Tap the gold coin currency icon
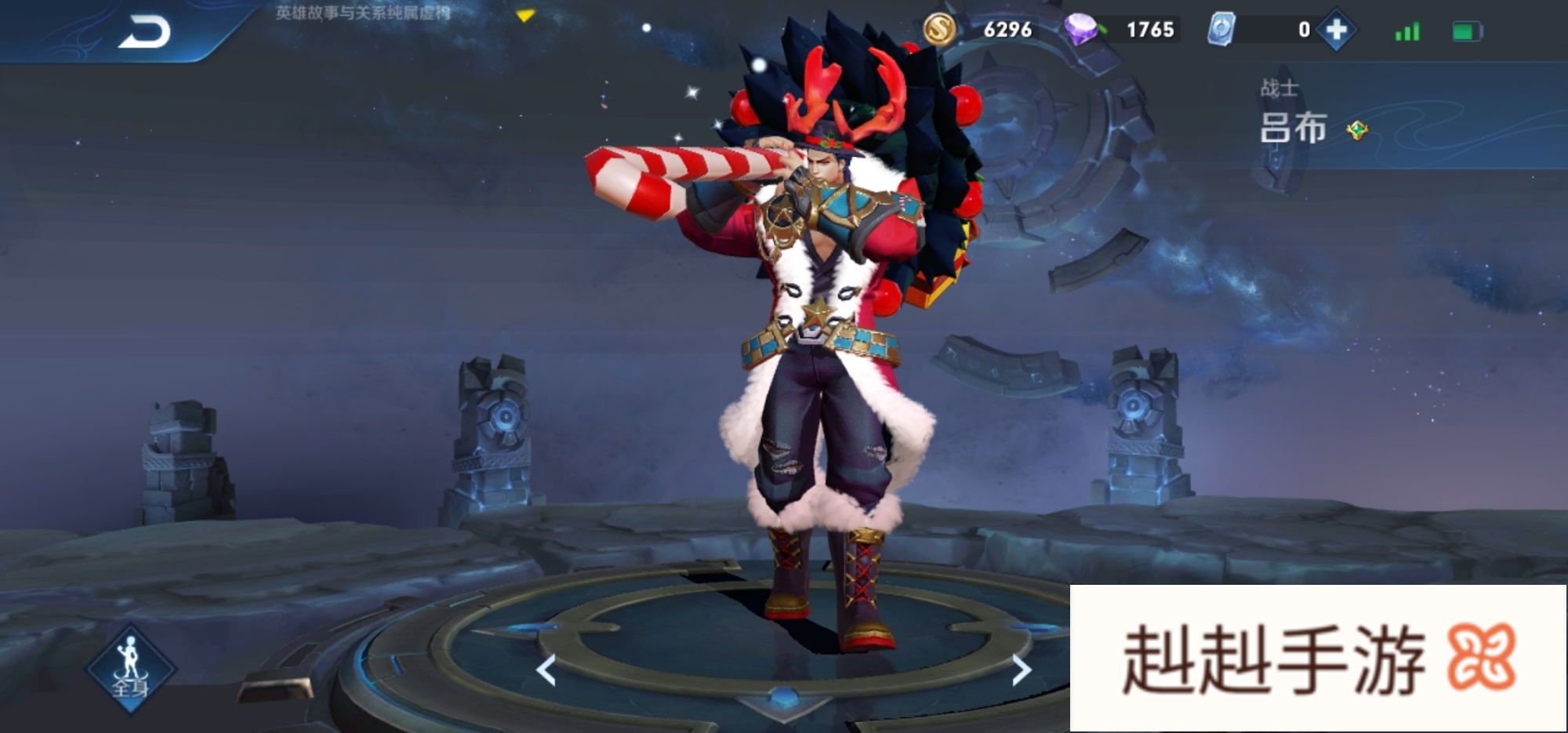The width and height of the screenshot is (1568, 733). pyautogui.click(x=939, y=30)
